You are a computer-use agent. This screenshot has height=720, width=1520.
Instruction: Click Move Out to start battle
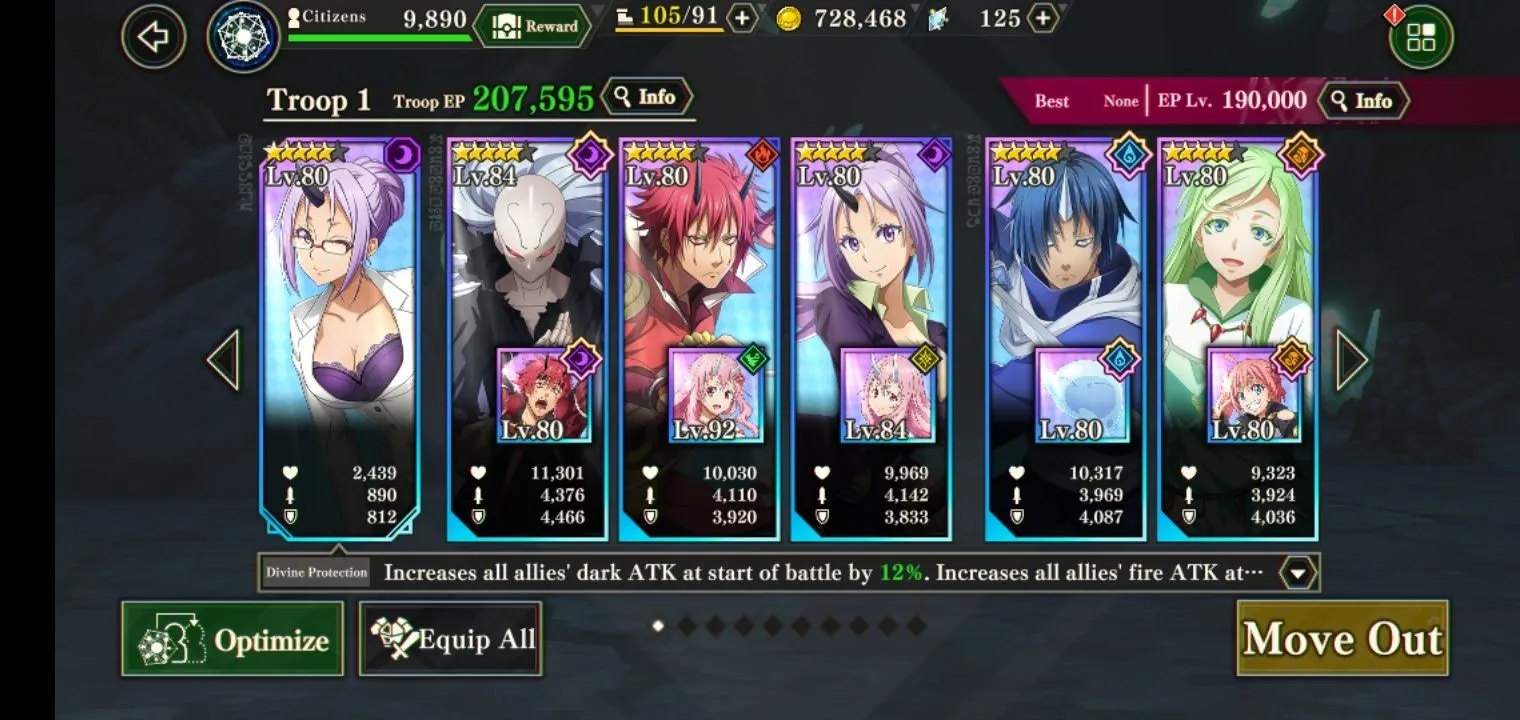point(1342,638)
